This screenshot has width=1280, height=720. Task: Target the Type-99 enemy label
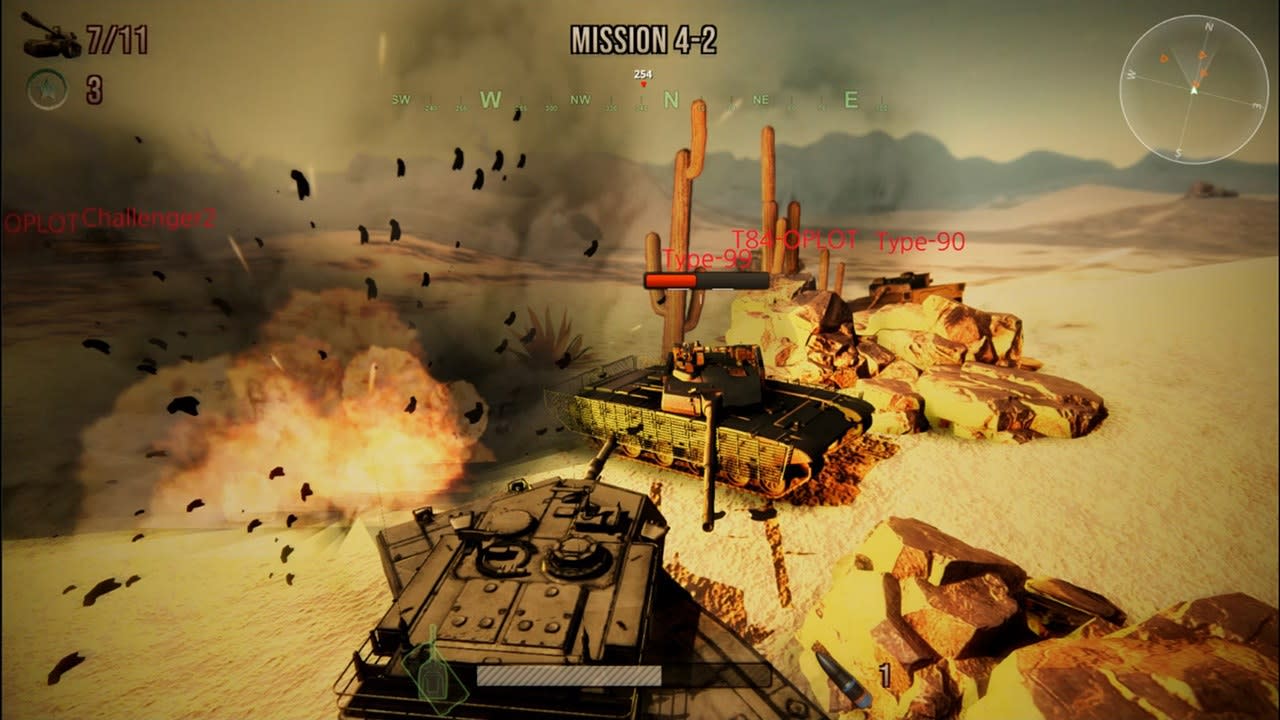tap(705, 257)
